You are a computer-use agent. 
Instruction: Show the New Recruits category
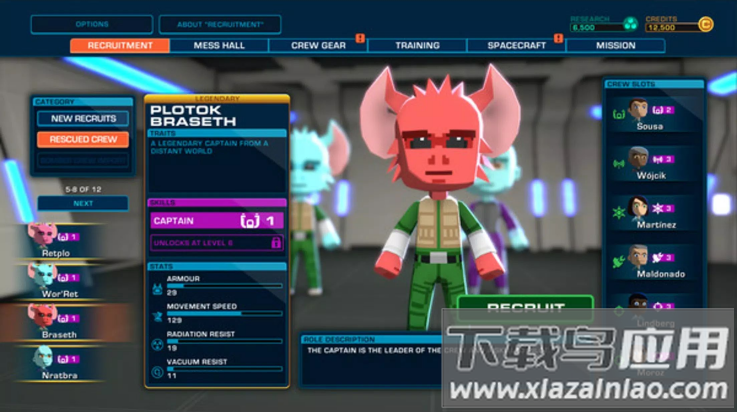(83, 118)
